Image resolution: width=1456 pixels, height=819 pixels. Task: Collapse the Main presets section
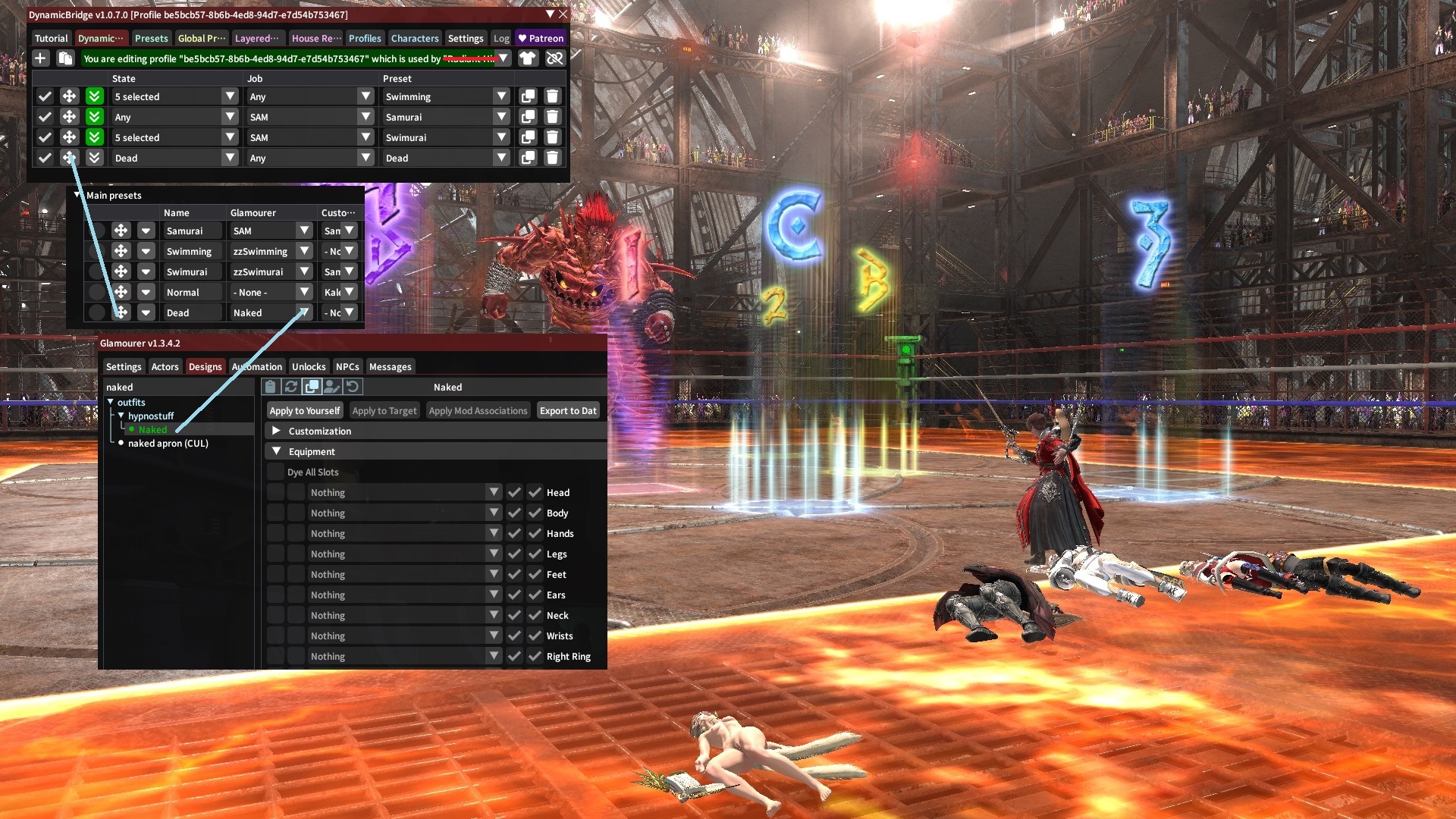[77, 195]
